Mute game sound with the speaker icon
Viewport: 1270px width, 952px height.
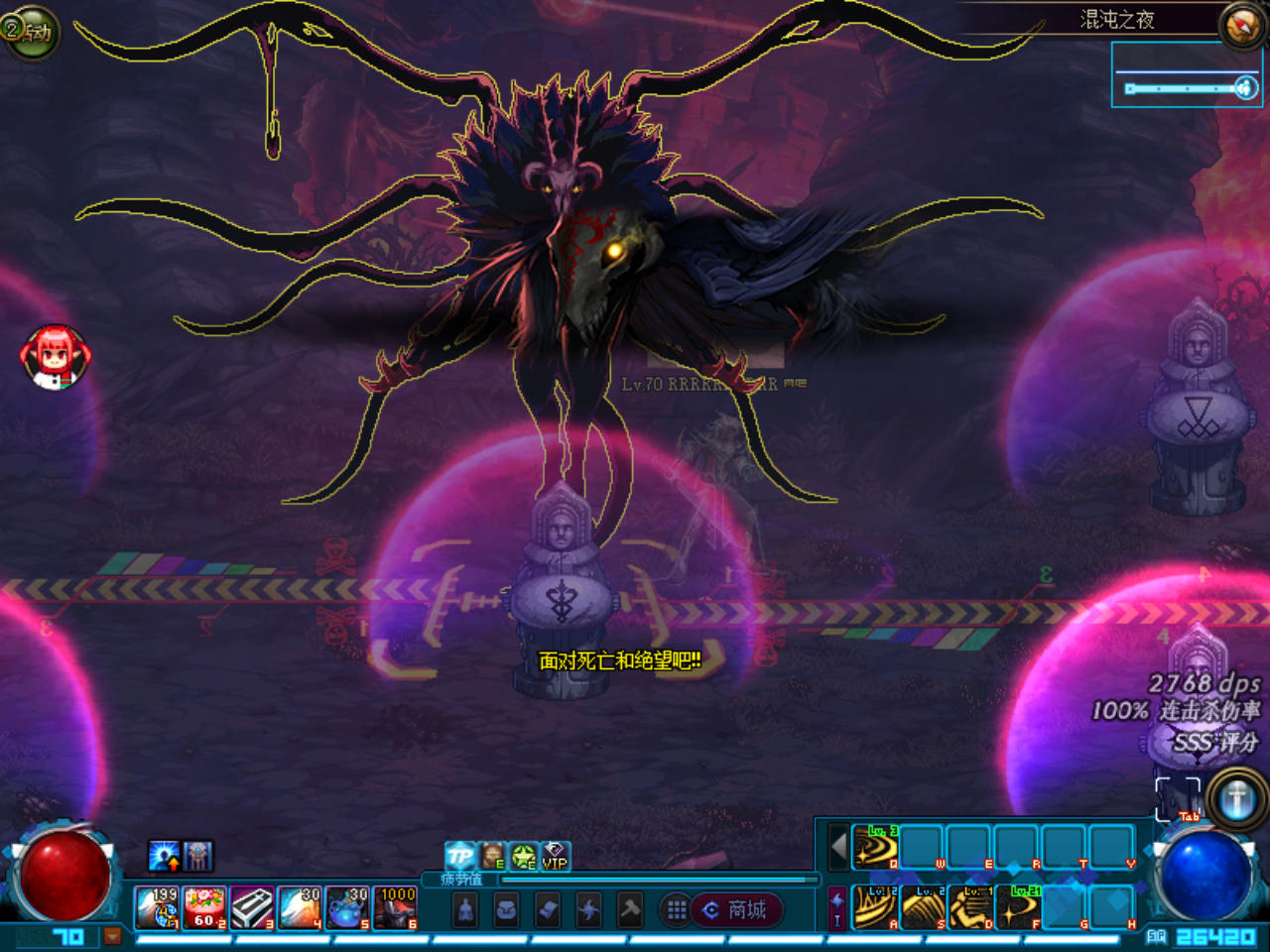[1248, 87]
